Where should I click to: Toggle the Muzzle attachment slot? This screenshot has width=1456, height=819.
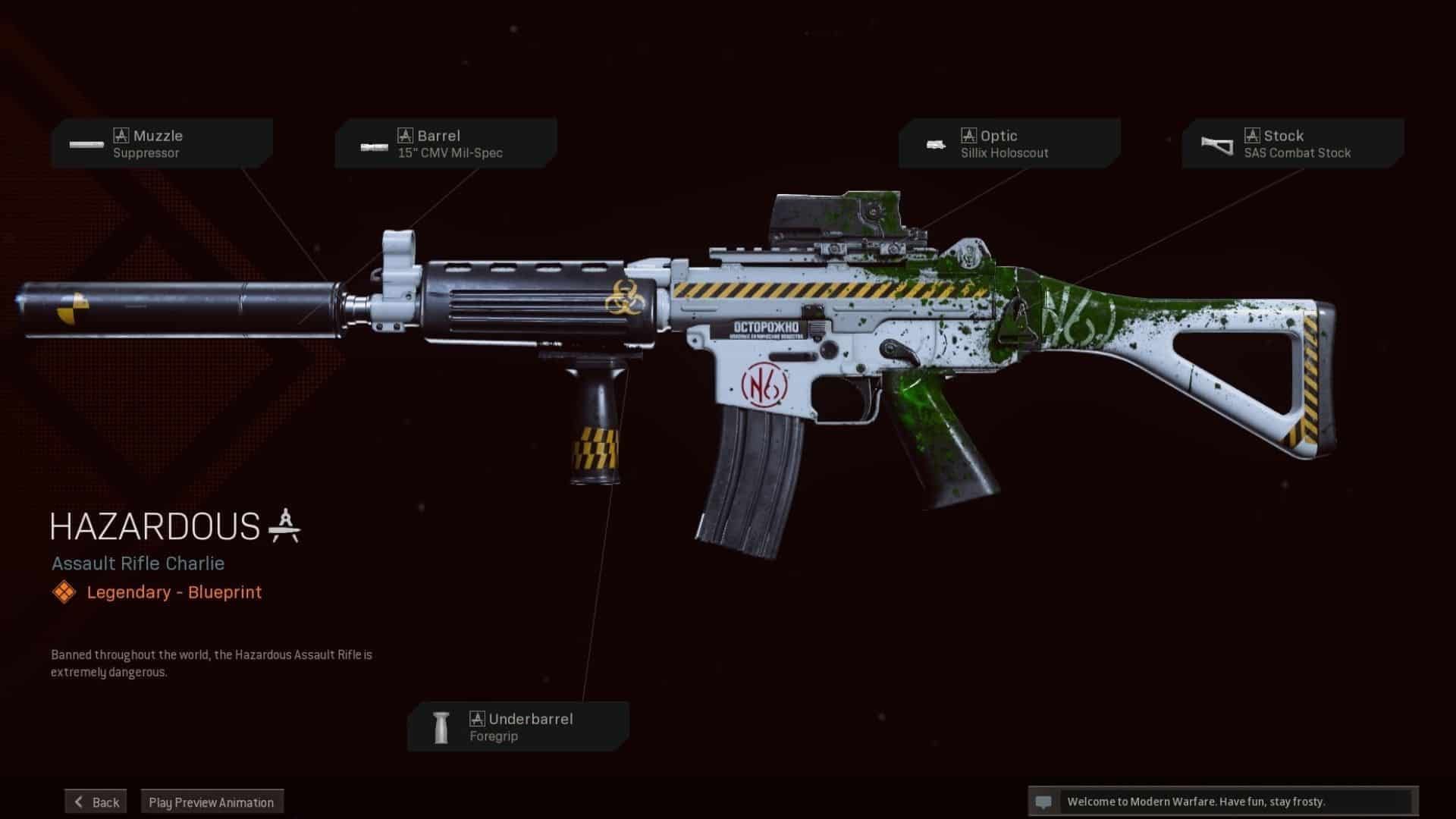tap(162, 144)
